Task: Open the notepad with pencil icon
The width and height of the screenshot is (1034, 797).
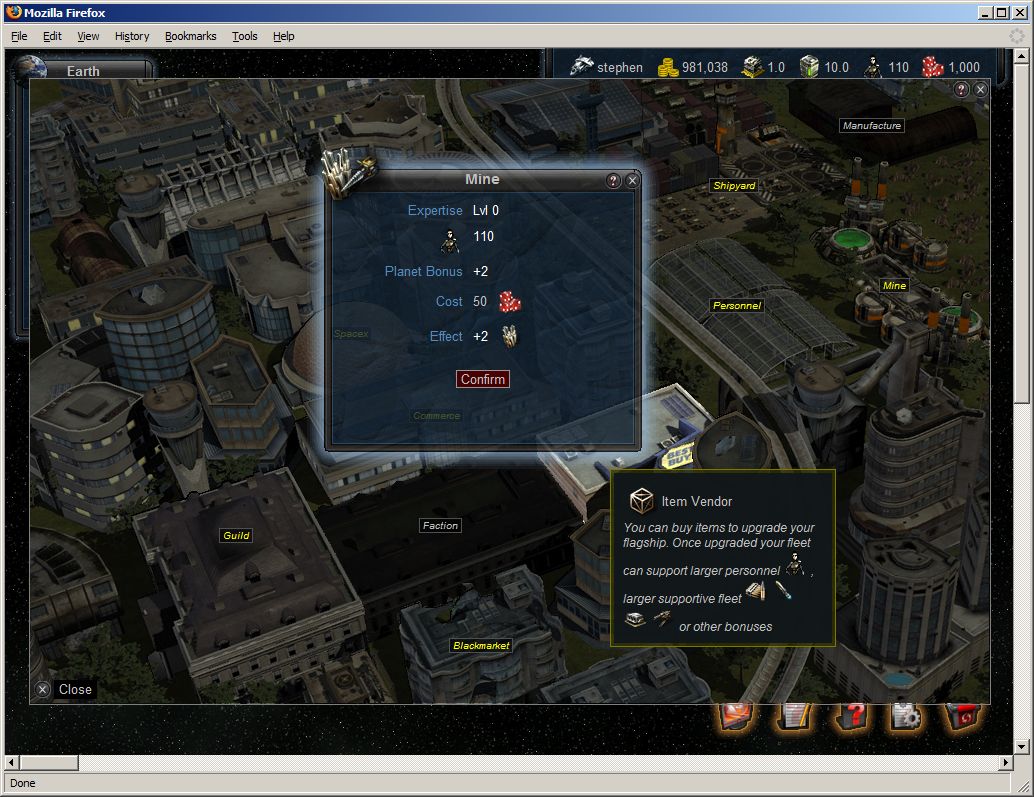Action: tap(794, 716)
